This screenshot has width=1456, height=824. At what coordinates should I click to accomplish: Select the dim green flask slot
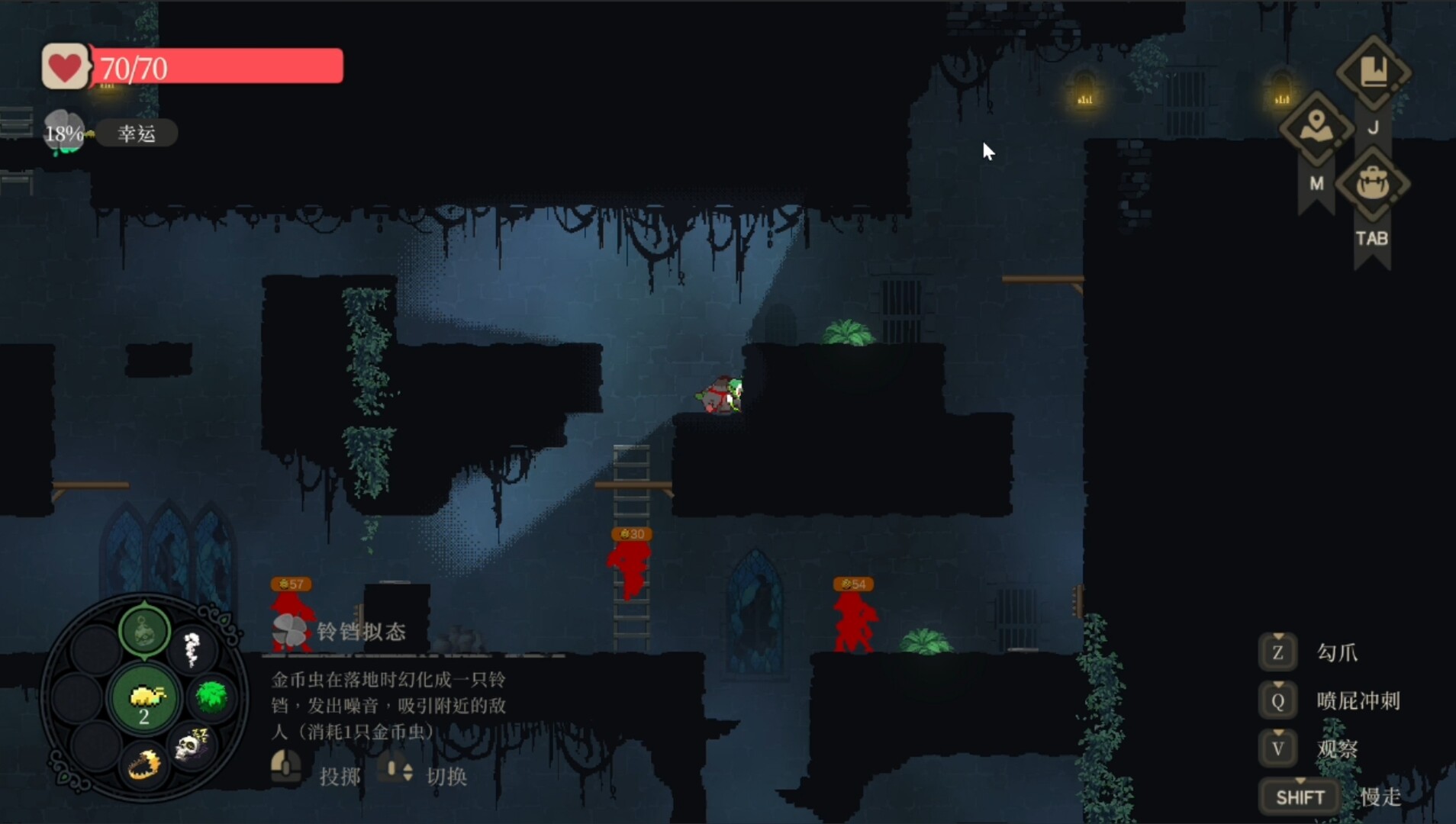(144, 631)
